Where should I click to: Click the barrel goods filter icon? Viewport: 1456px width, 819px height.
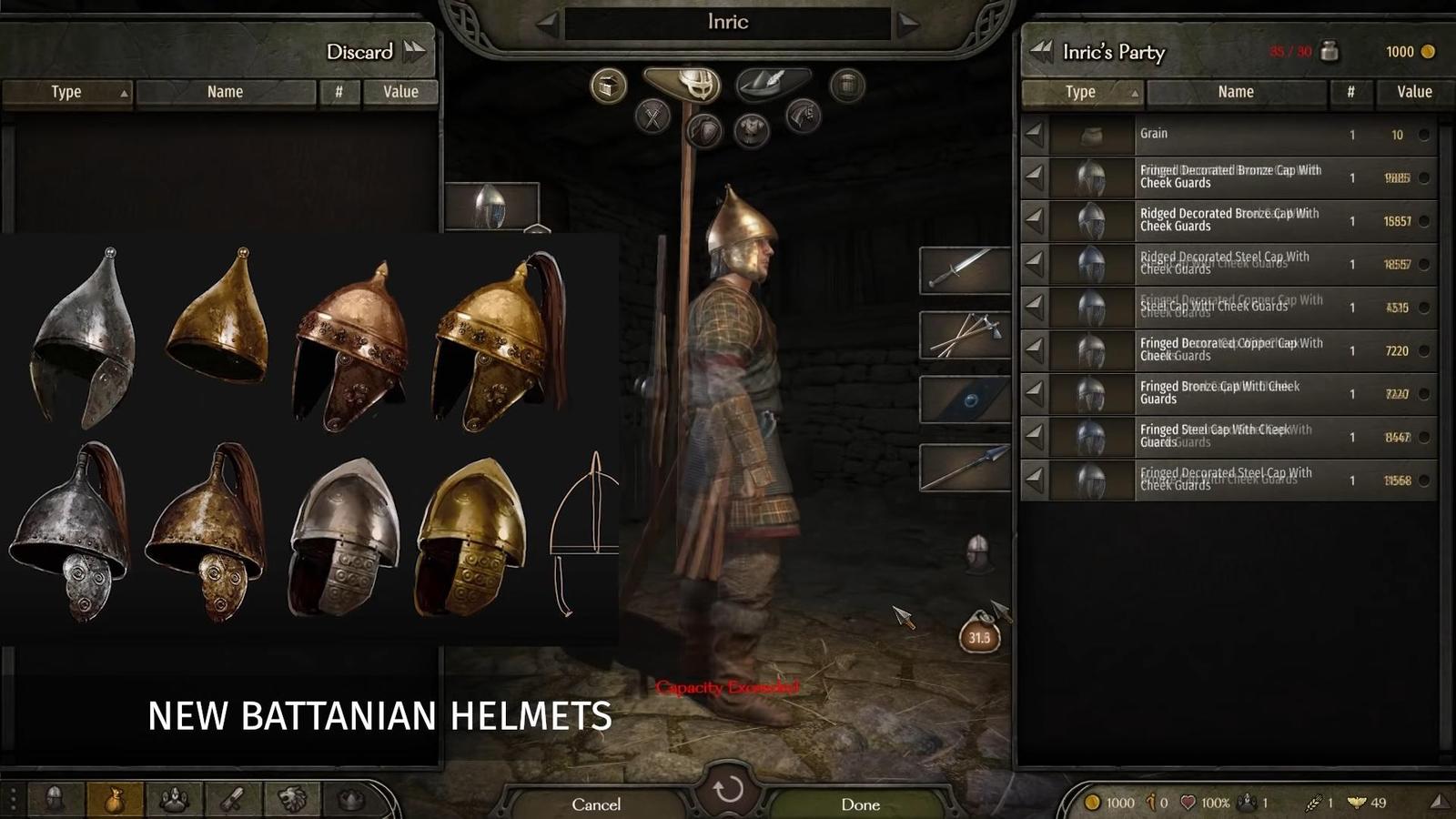pos(844,85)
